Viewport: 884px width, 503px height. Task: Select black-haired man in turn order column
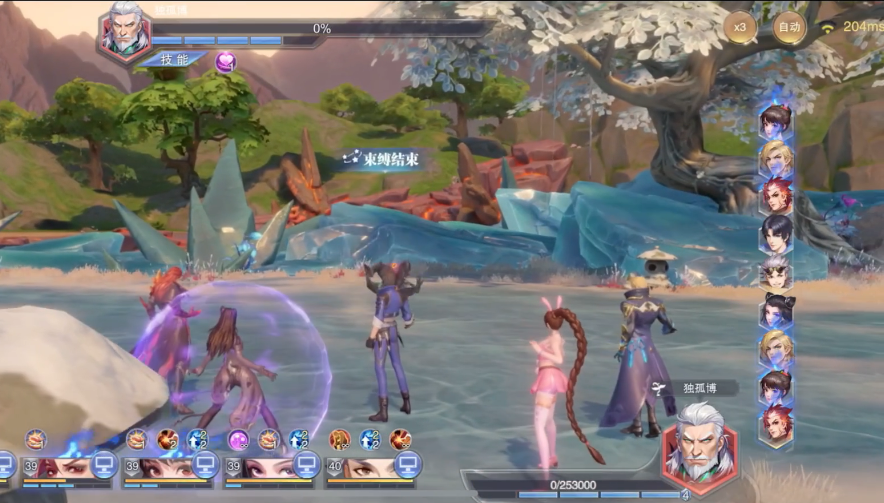[x=775, y=232]
